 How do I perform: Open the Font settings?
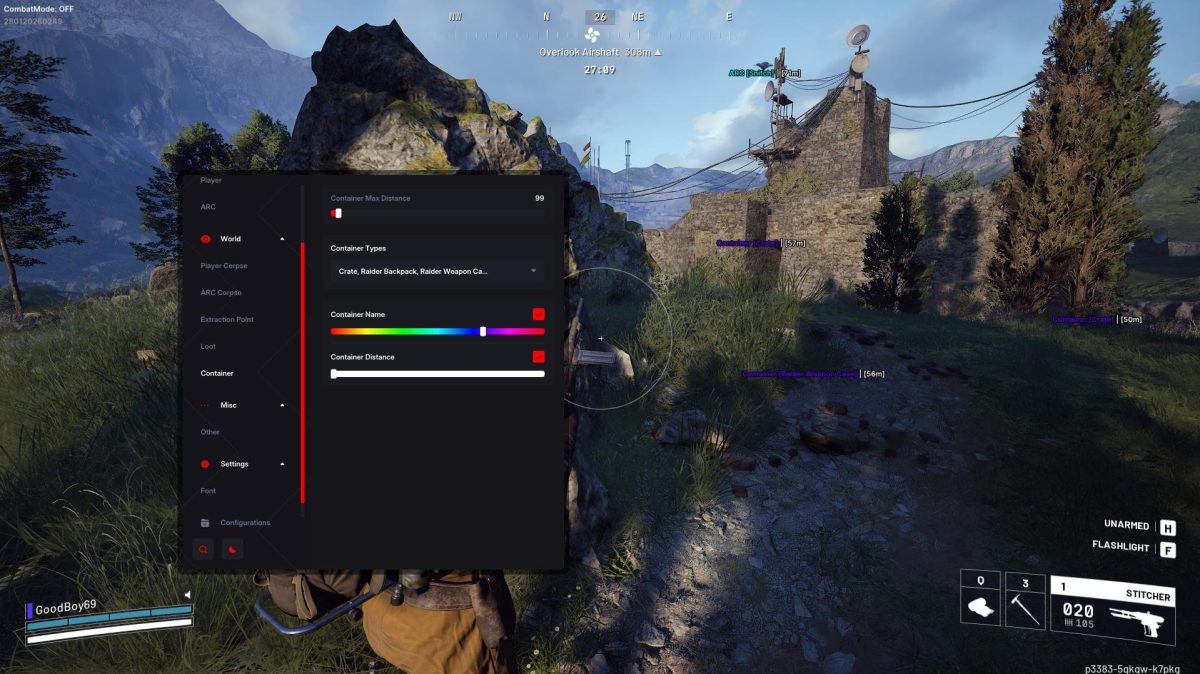tap(208, 491)
